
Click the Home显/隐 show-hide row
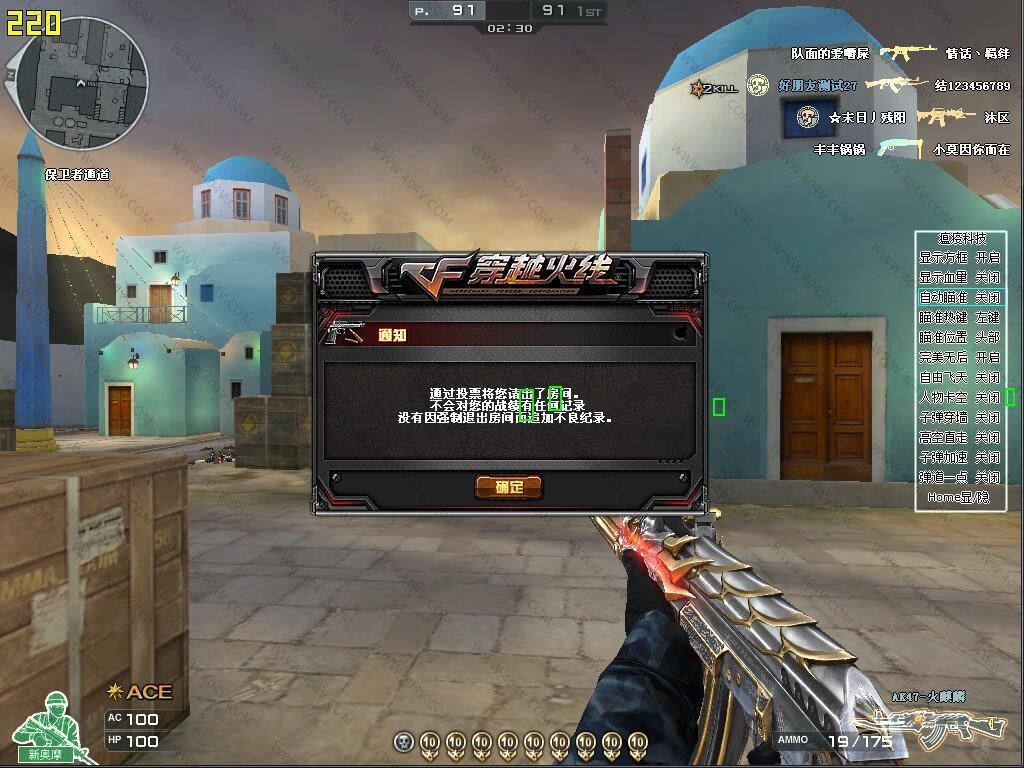(958, 497)
